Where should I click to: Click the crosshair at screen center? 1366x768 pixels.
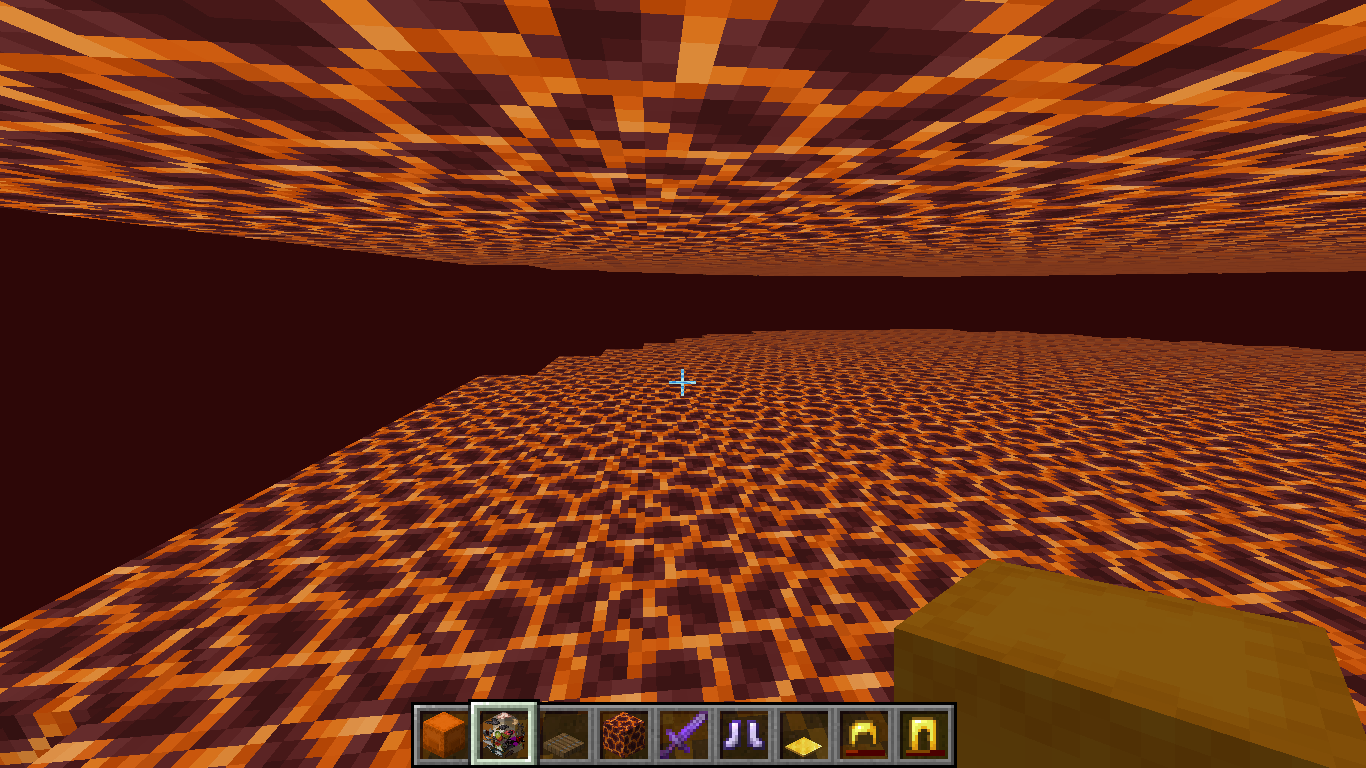tap(683, 383)
